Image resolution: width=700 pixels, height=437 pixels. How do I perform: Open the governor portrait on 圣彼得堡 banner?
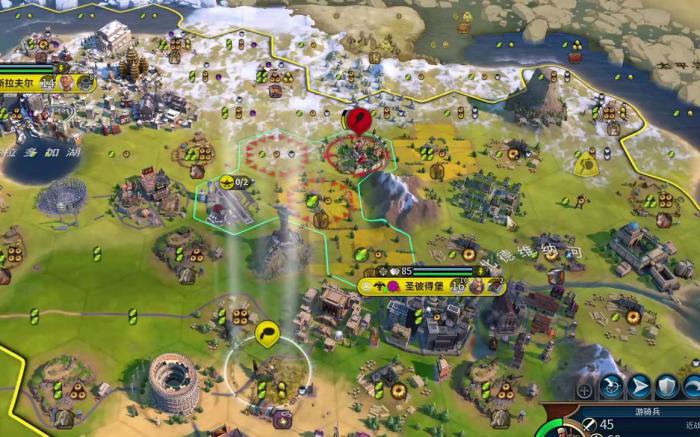(477, 286)
